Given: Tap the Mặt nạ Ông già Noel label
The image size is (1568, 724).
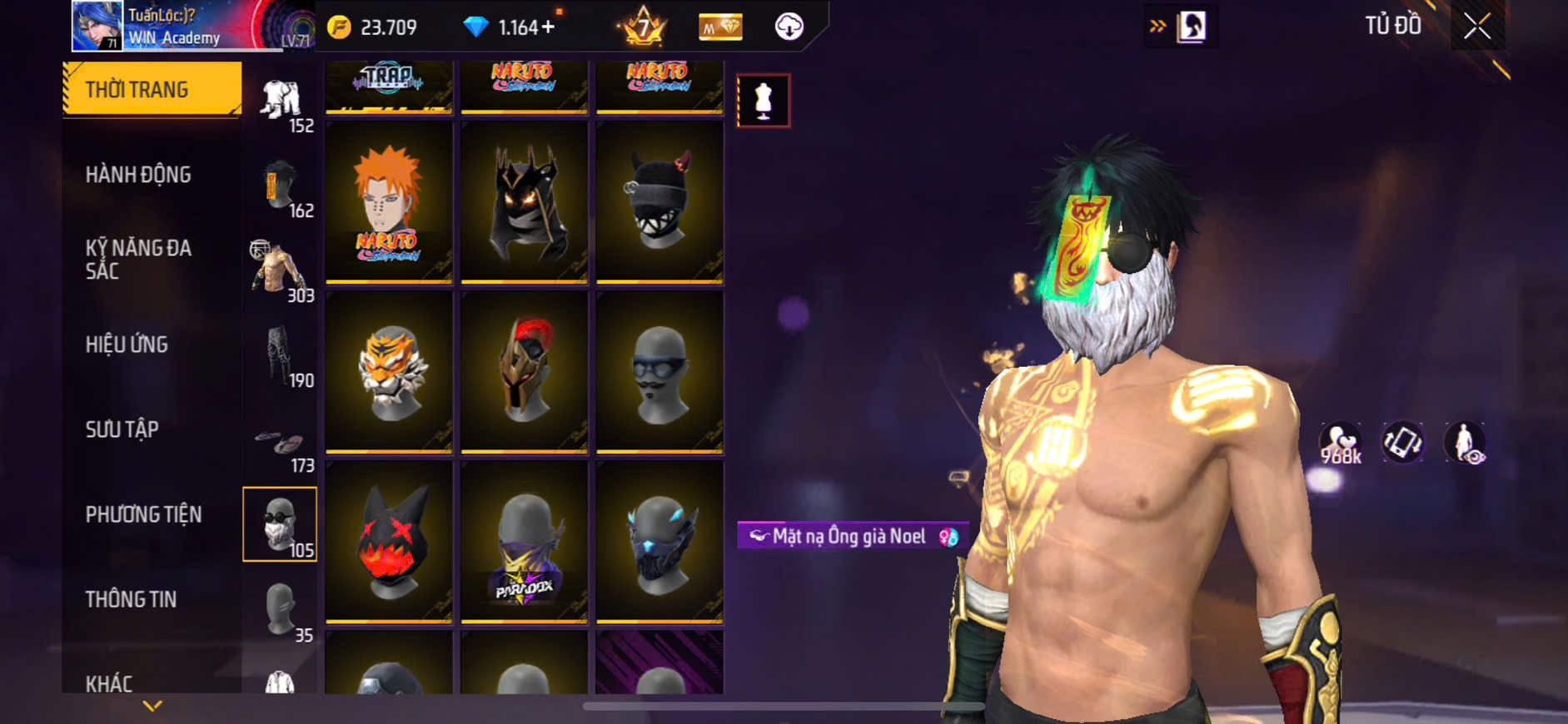Looking at the screenshot, I should click(849, 536).
